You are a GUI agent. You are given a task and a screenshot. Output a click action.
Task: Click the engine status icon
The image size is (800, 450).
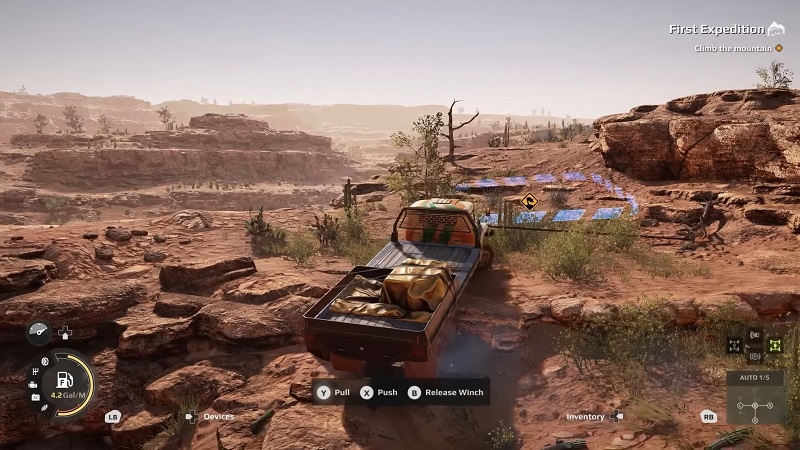[x=33, y=384]
